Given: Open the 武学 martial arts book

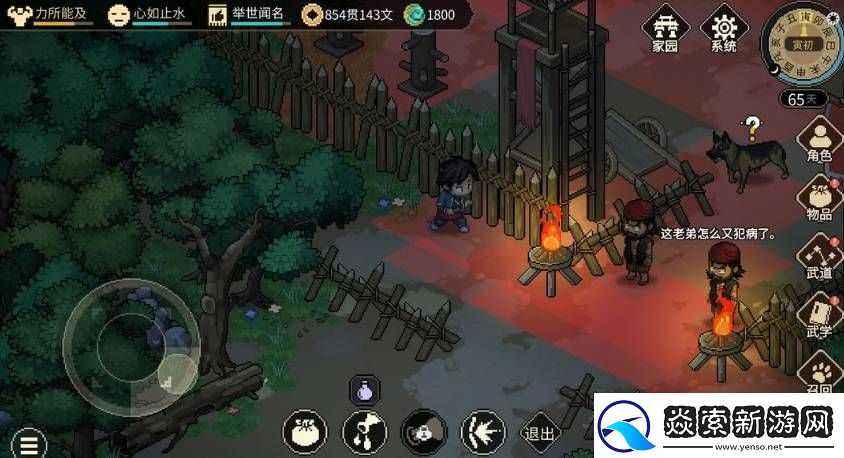Looking at the screenshot, I should pos(820,317).
